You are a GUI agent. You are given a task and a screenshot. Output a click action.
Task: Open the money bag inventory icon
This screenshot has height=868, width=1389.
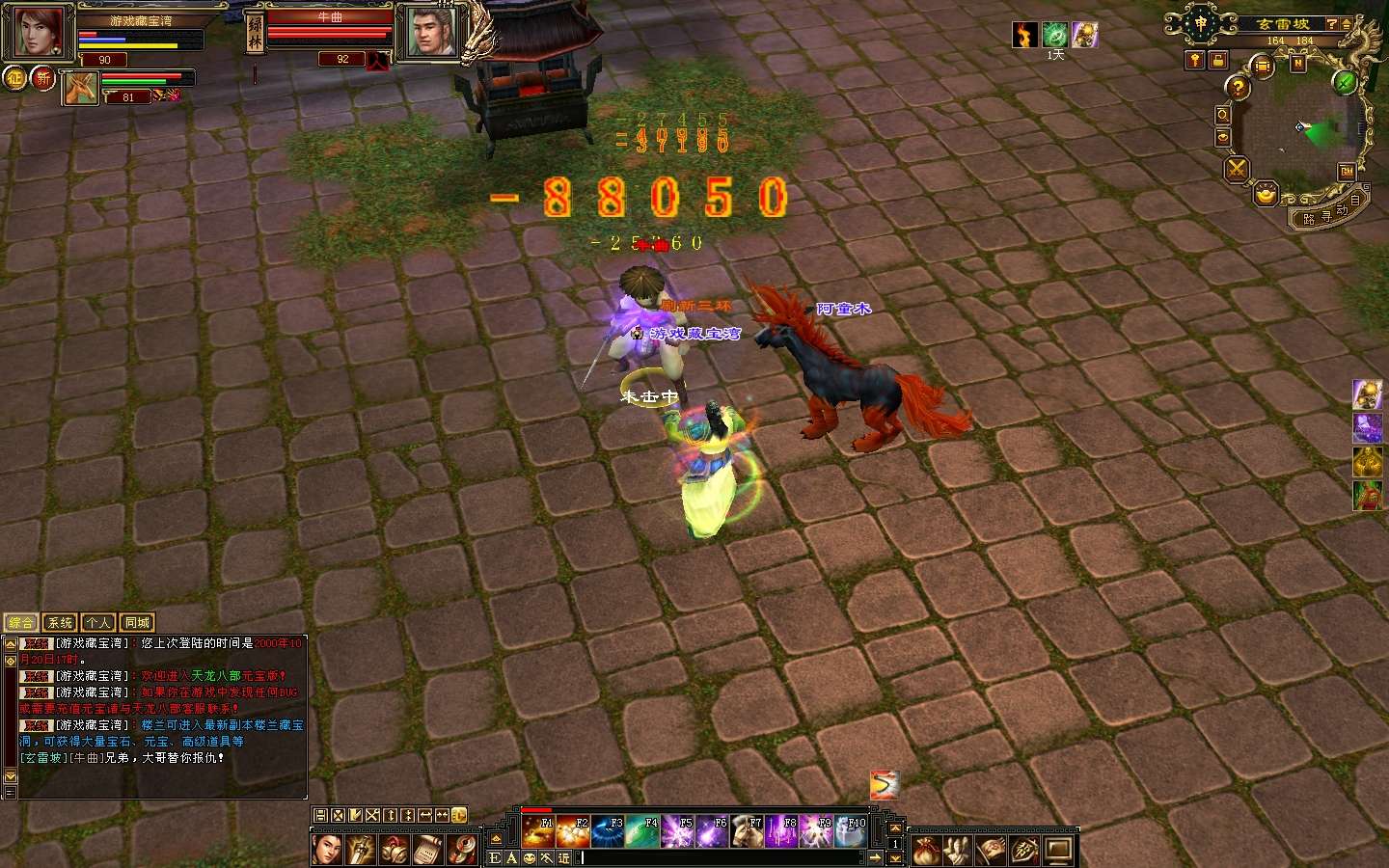pos(927,851)
